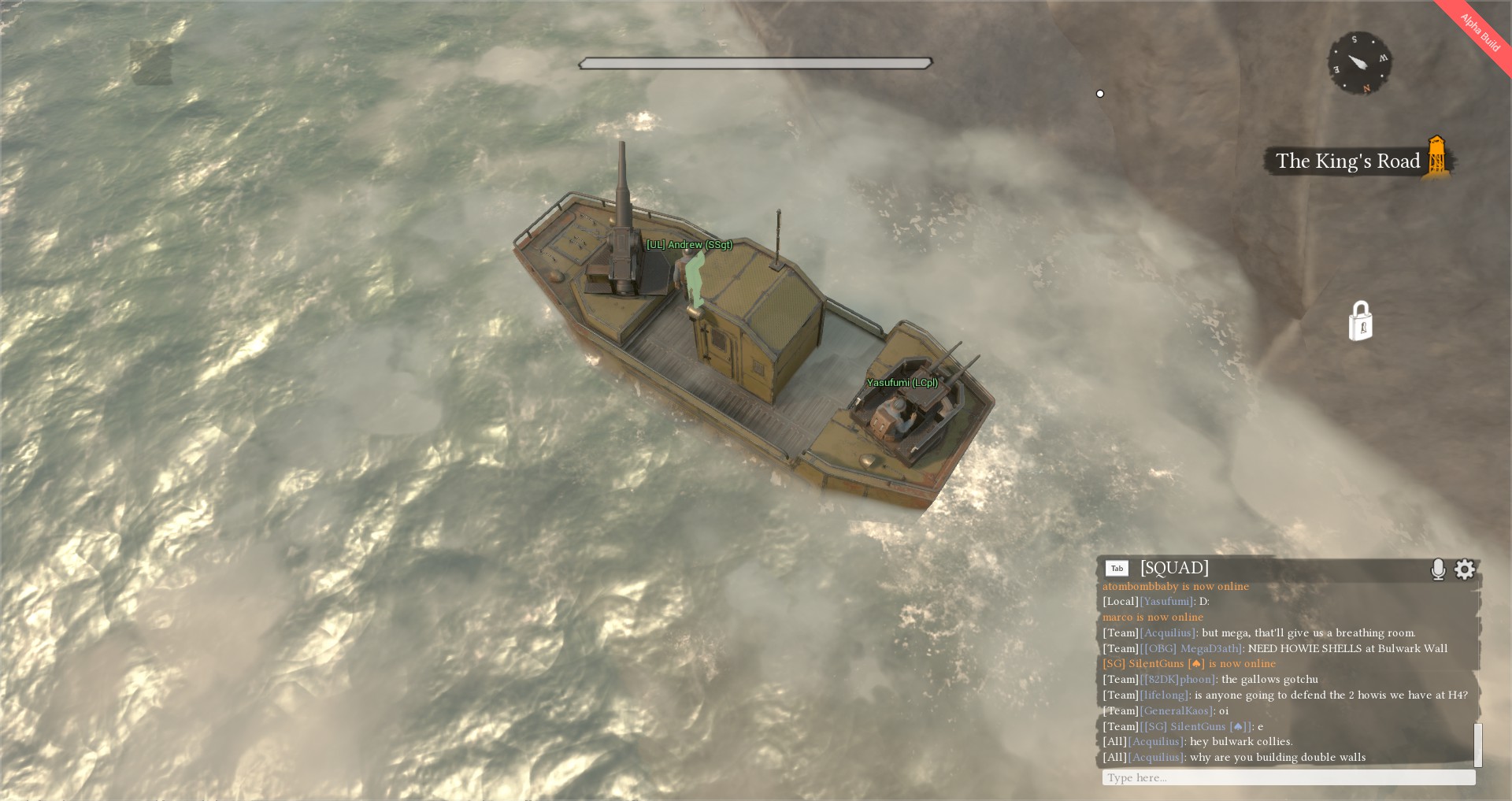The image size is (1512, 801).
Task: Mute voice chat with the microphone icon
Action: click(1437, 569)
